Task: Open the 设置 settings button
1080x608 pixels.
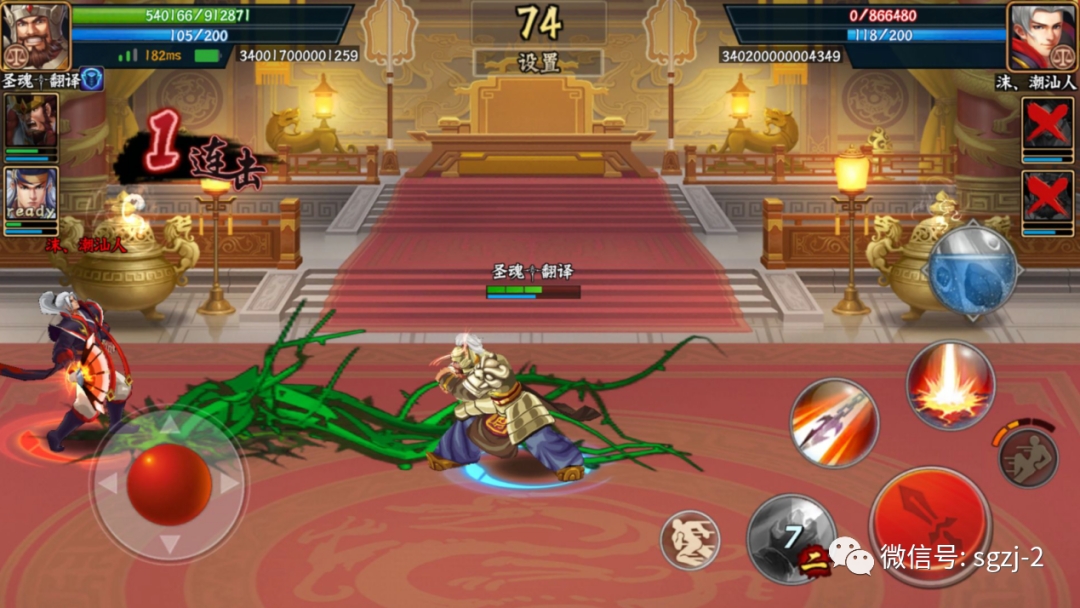Action: coord(538,63)
